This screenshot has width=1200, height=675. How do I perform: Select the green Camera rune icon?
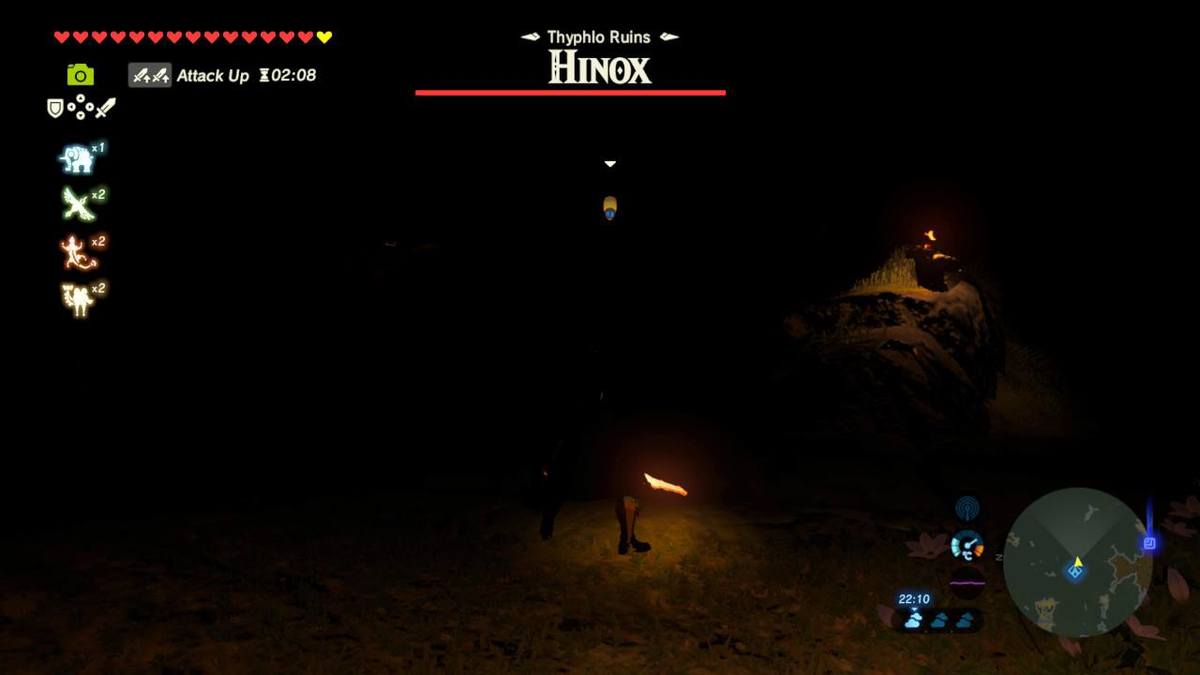coord(80,74)
